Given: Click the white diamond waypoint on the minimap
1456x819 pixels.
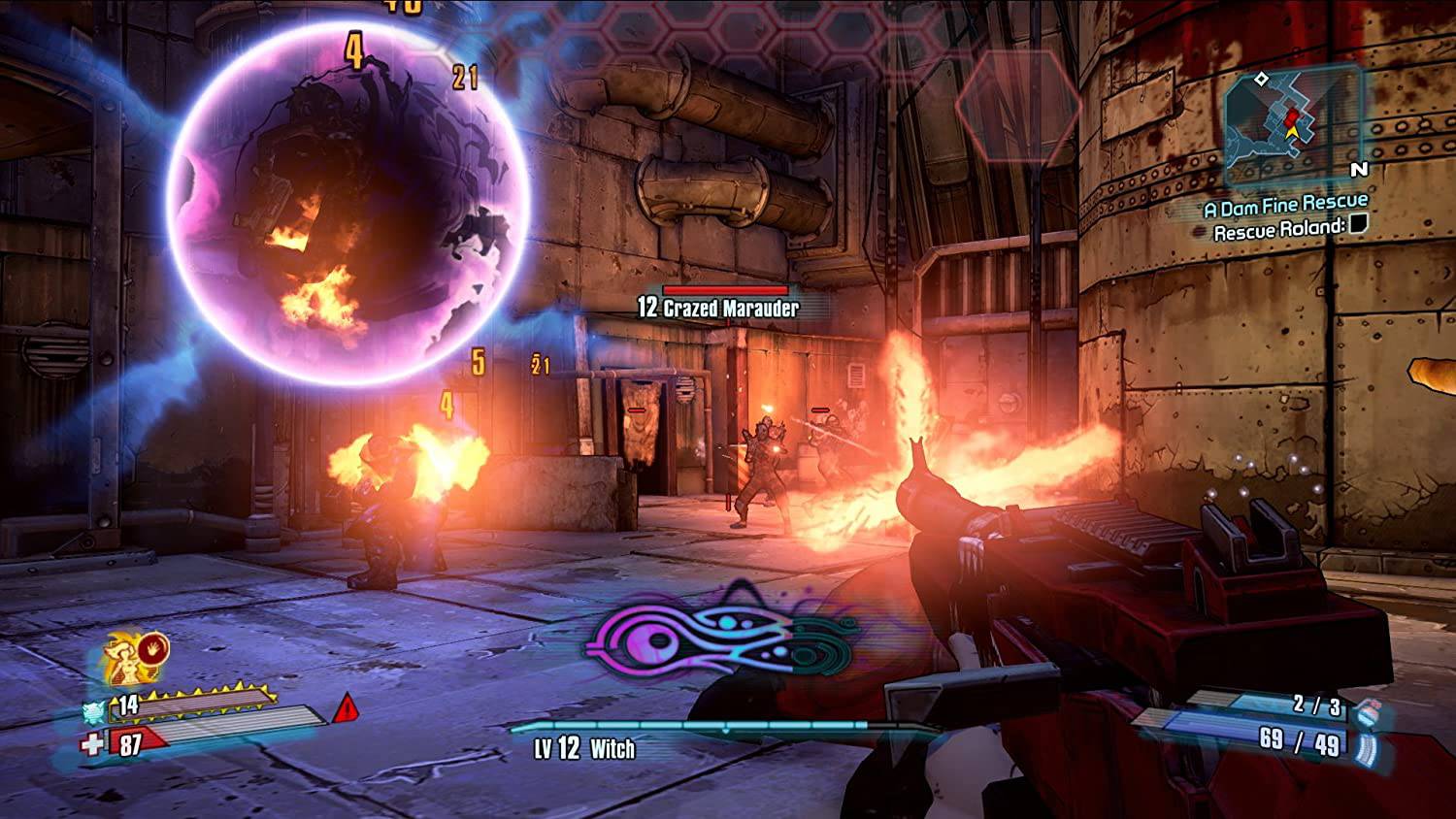Looking at the screenshot, I should (1261, 79).
